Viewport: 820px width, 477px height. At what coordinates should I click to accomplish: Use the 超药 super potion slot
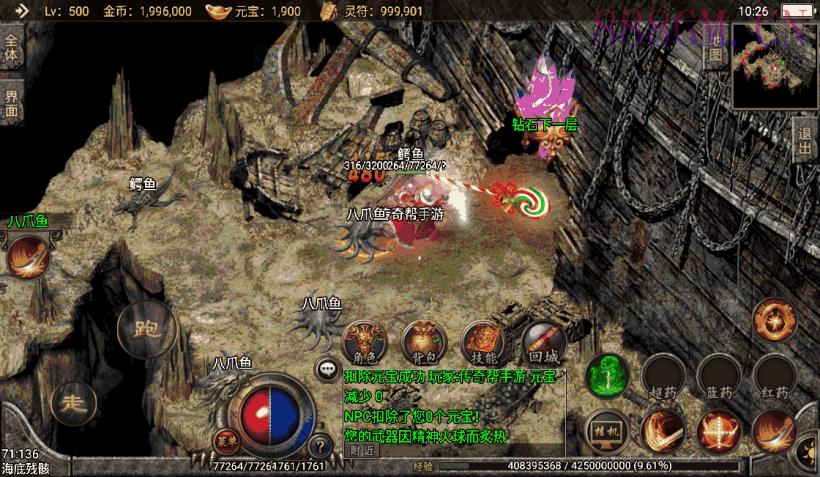(663, 374)
